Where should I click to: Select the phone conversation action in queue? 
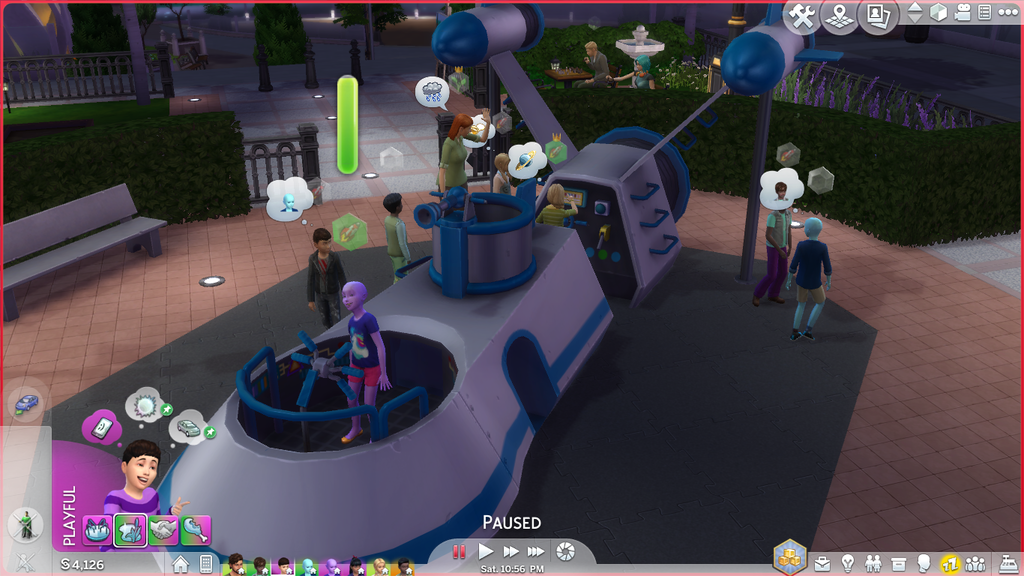pos(102,427)
